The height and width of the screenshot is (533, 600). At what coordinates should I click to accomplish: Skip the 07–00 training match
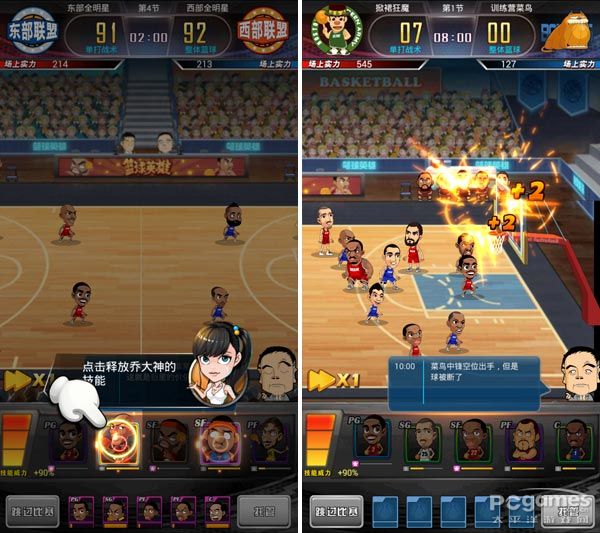pyautogui.click(x=336, y=511)
